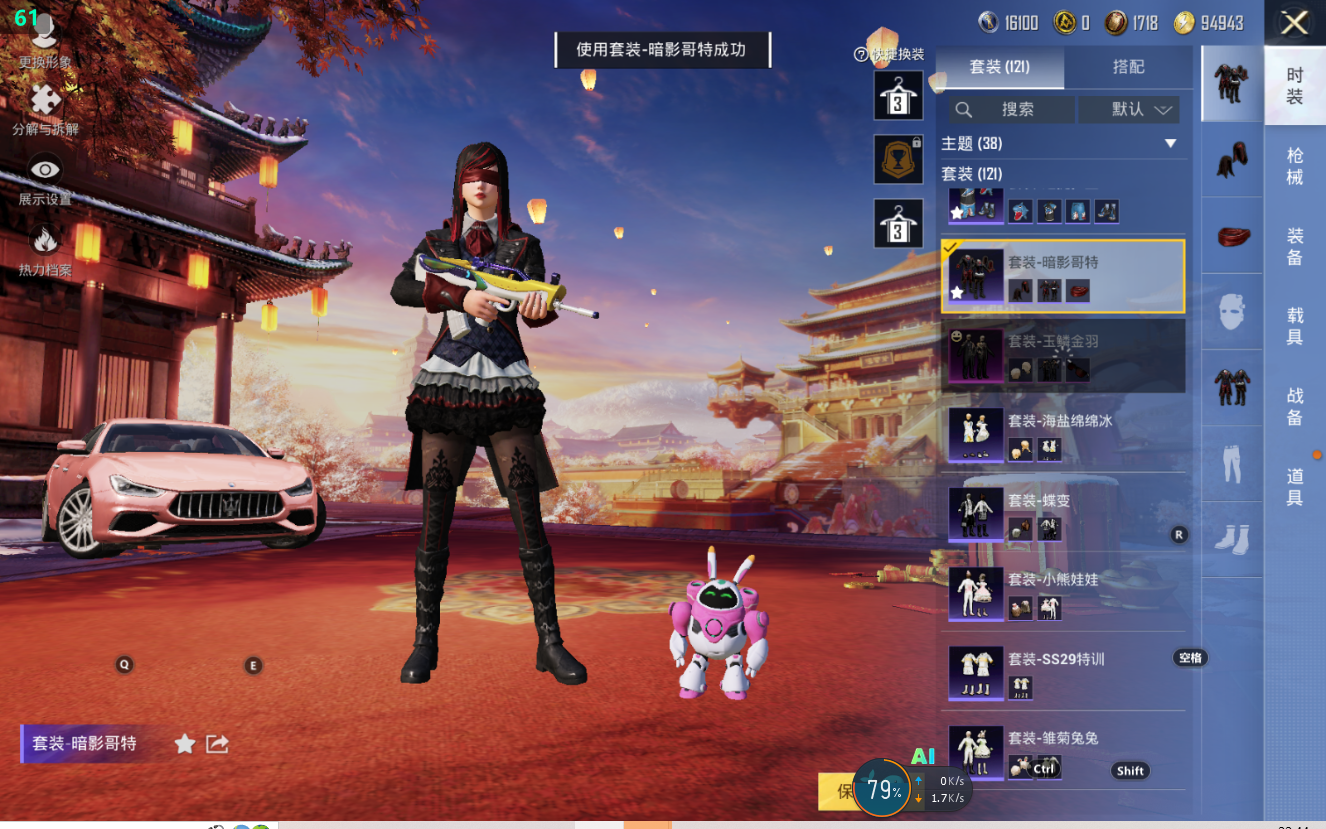This screenshot has width=1326, height=829.
Task: Equip the 套装-小熊娃娃 outfit
Action: pos(1062,592)
